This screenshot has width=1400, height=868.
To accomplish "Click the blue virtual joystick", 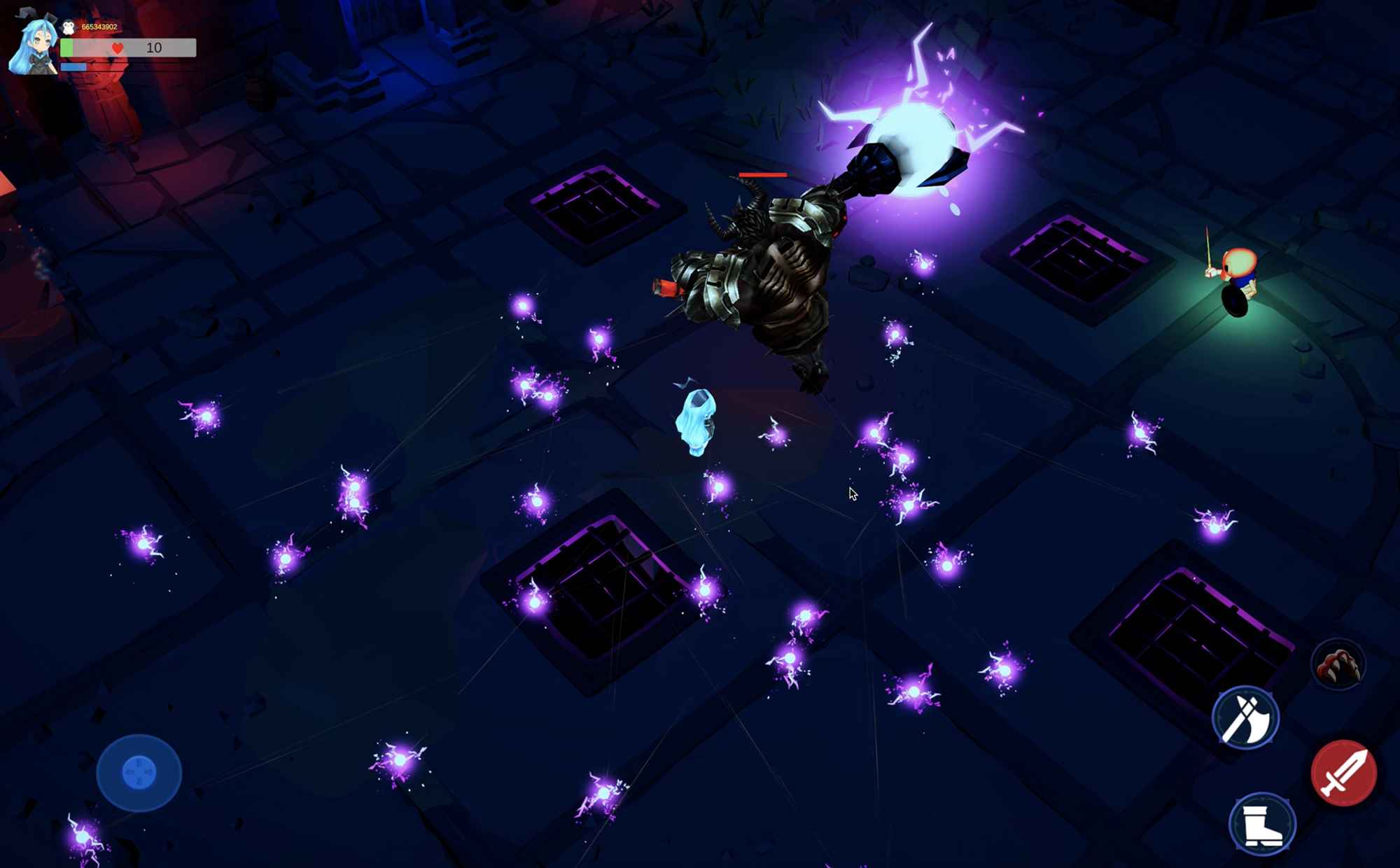I will pos(139,772).
